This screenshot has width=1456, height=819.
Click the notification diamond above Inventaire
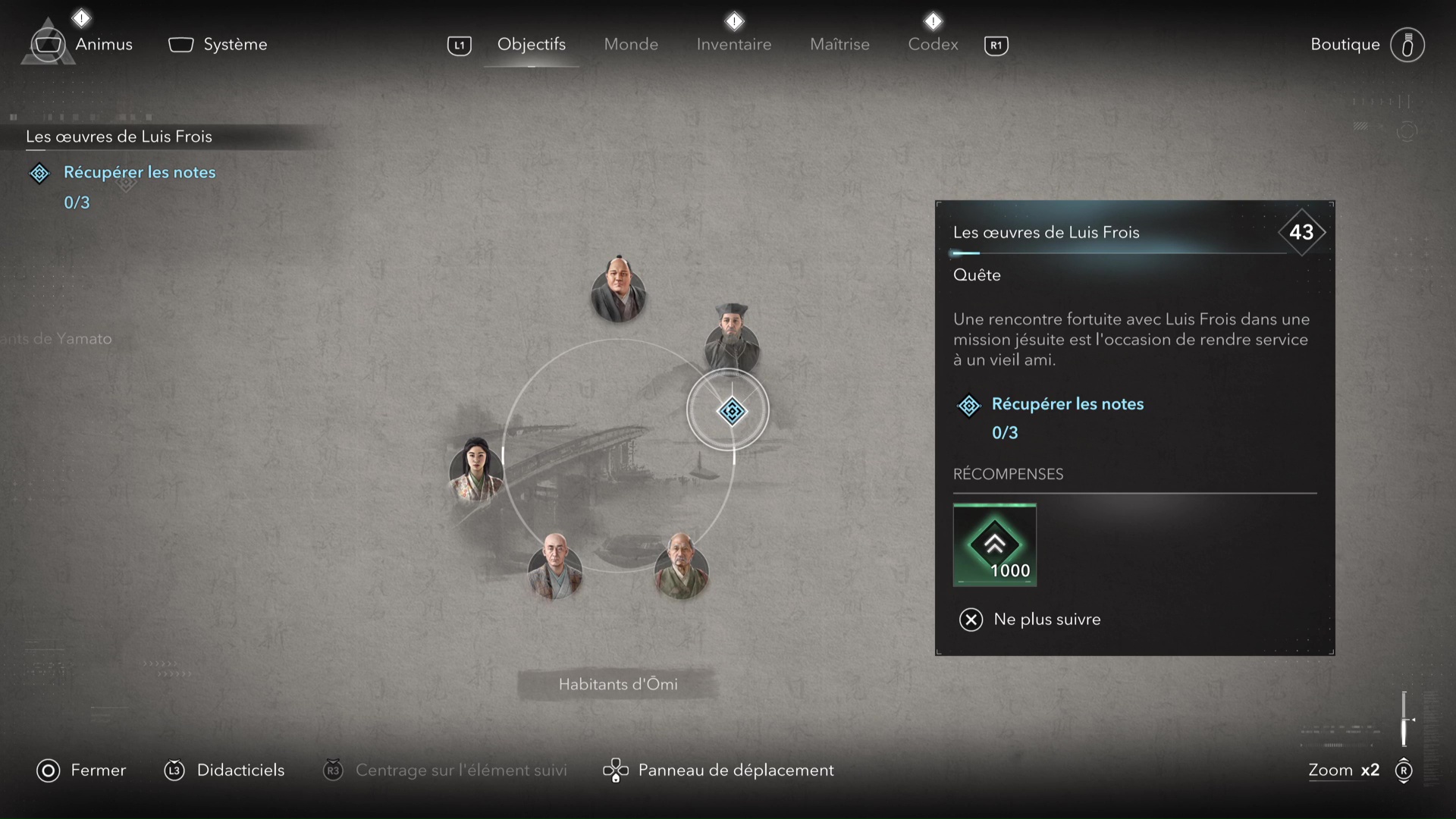point(734,20)
